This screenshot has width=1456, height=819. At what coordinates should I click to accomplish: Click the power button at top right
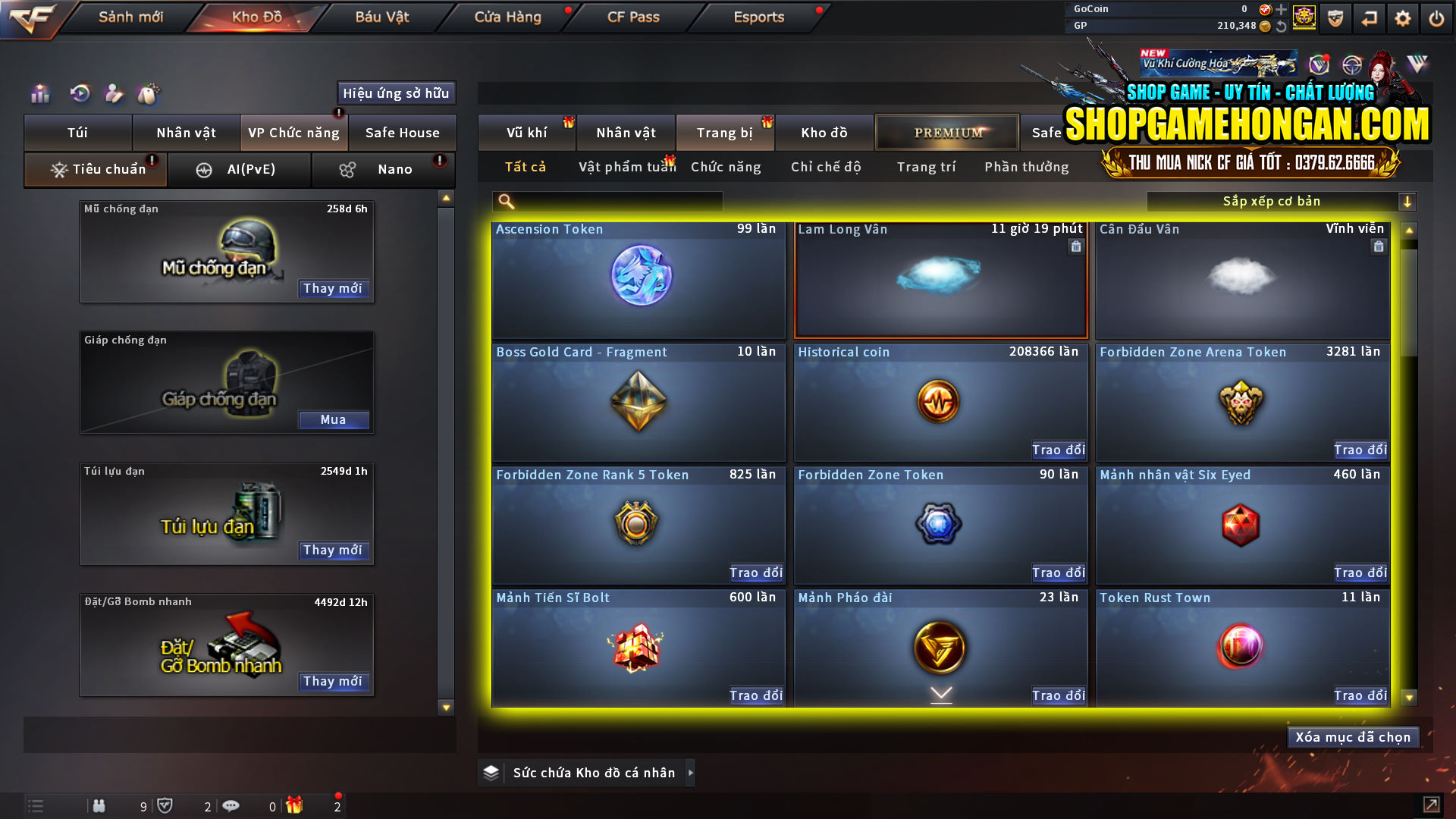tap(1437, 17)
